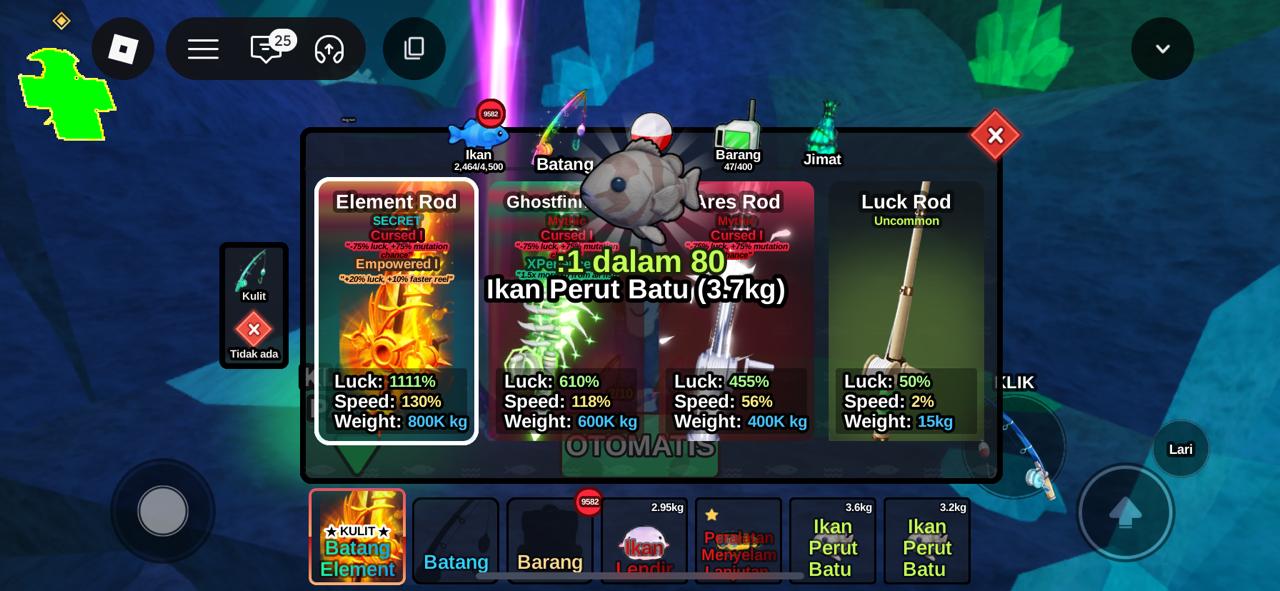The width and height of the screenshot is (1280, 591).
Task: Select the Element Rod card
Action: click(396, 310)
